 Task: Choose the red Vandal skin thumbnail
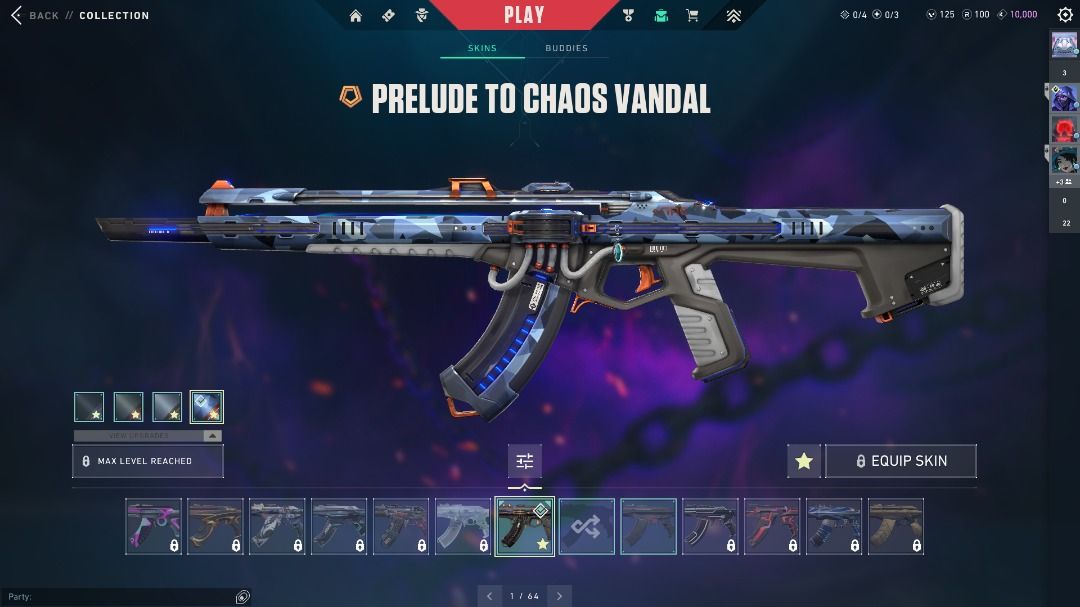click(772, 527)
